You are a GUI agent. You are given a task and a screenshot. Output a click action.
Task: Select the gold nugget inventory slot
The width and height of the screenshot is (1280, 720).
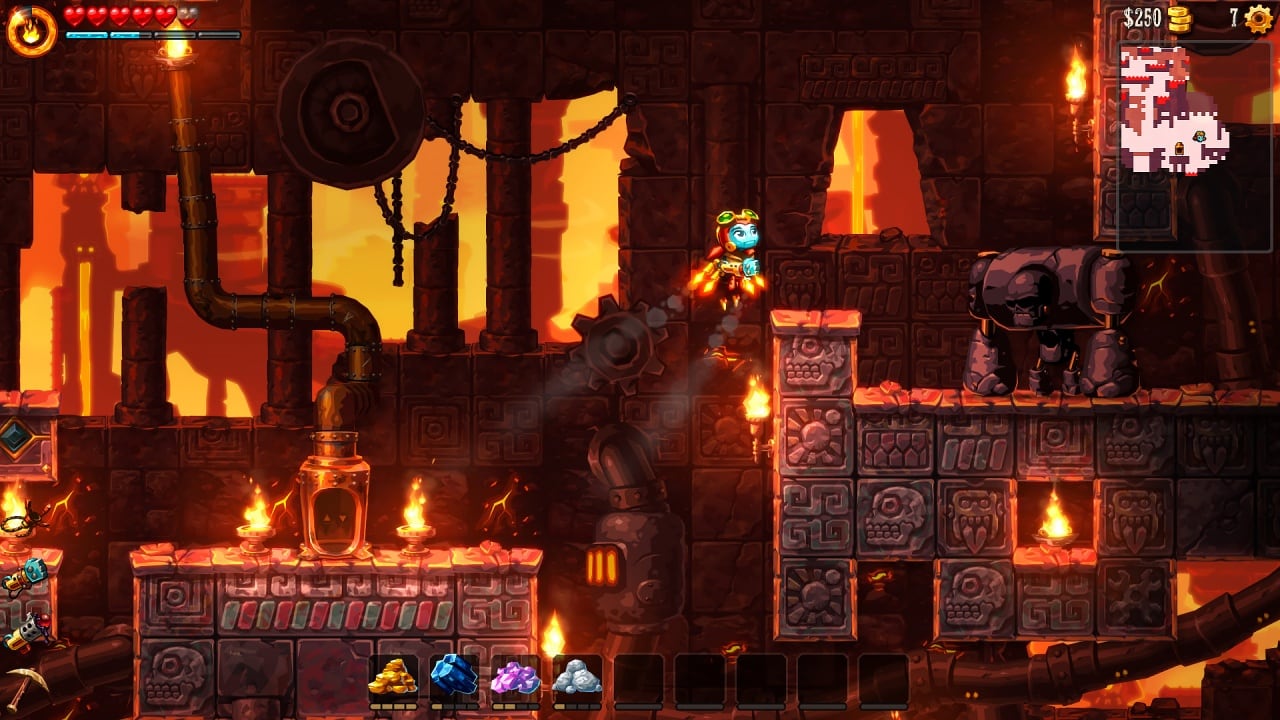pos(393,678)
